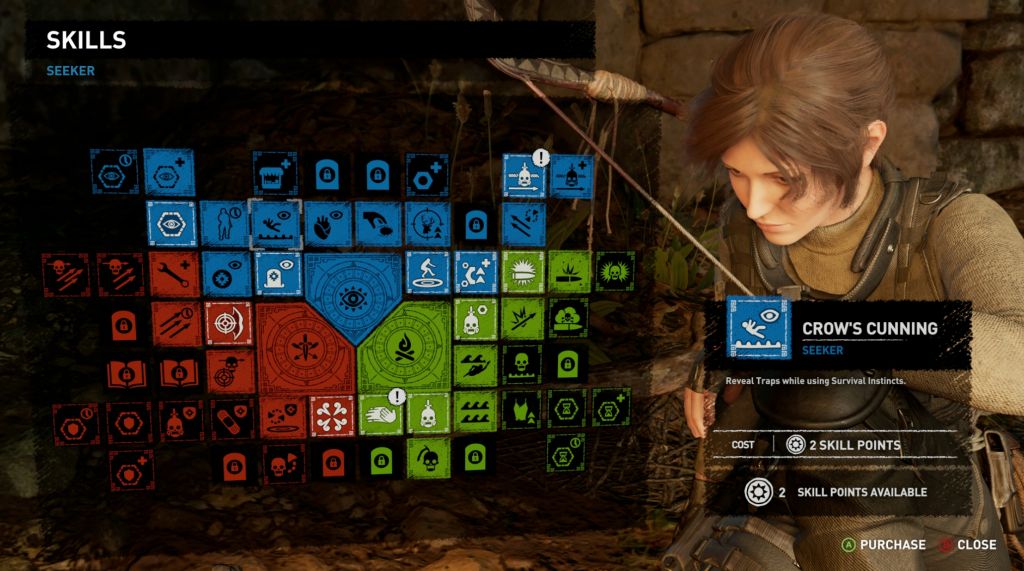Select the red bow and target skill

tap(229, 323)
